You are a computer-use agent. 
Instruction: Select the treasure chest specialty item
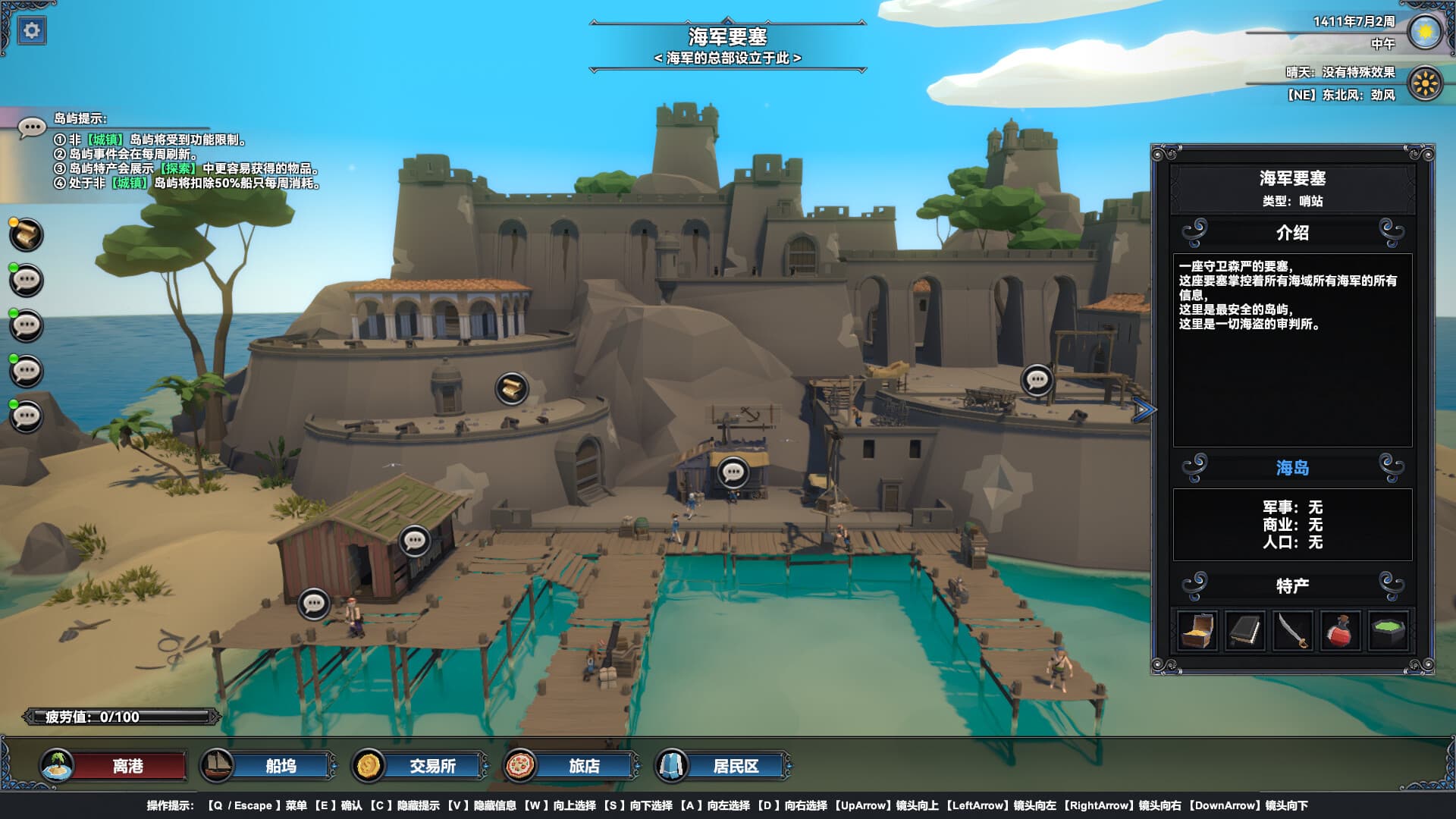[x=1197, y=632]
